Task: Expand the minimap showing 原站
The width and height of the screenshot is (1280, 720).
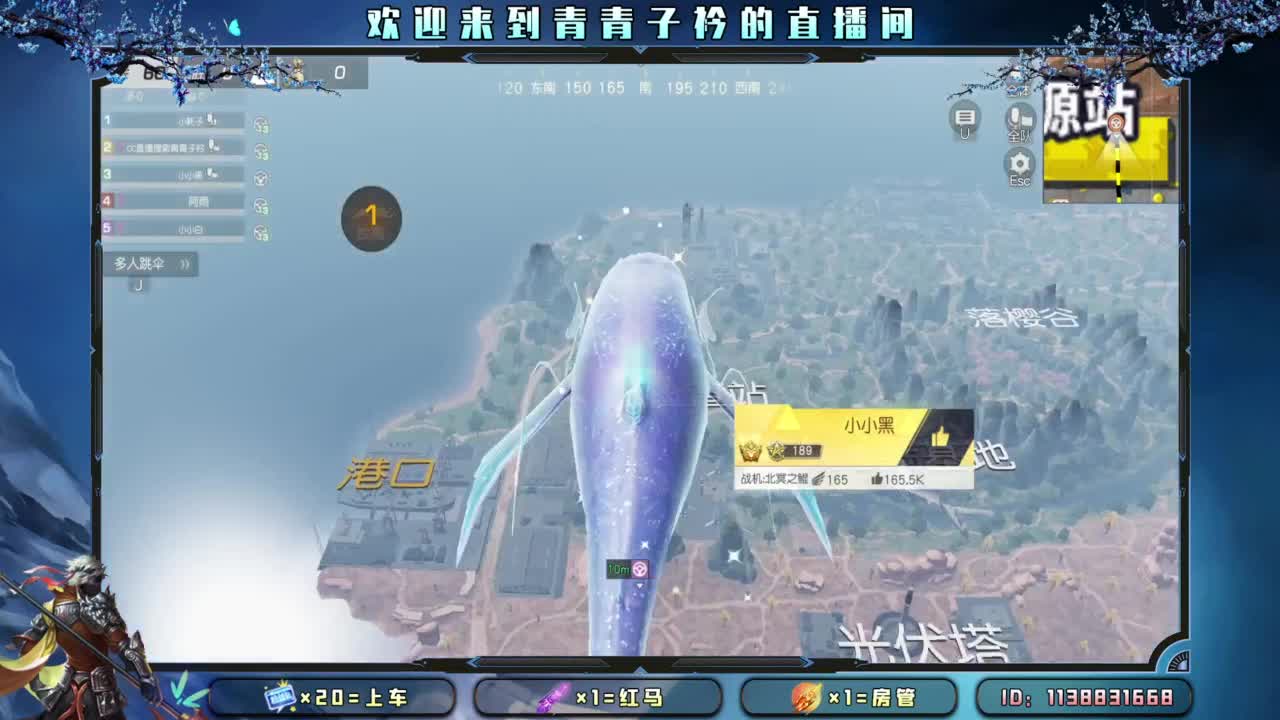Action: [x=1110, y=140]
